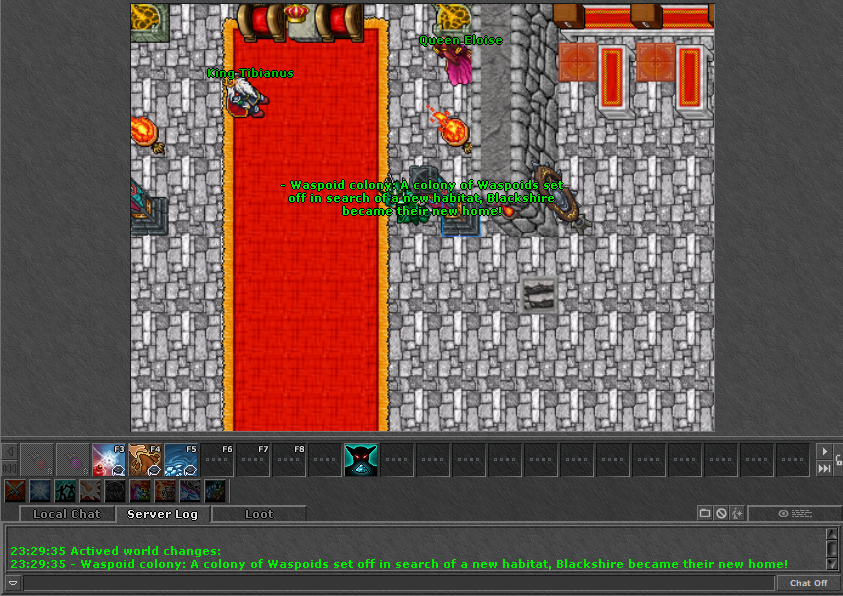Click the chat text input field
This screenshot has width=843, height=596.
click(398, 583)
